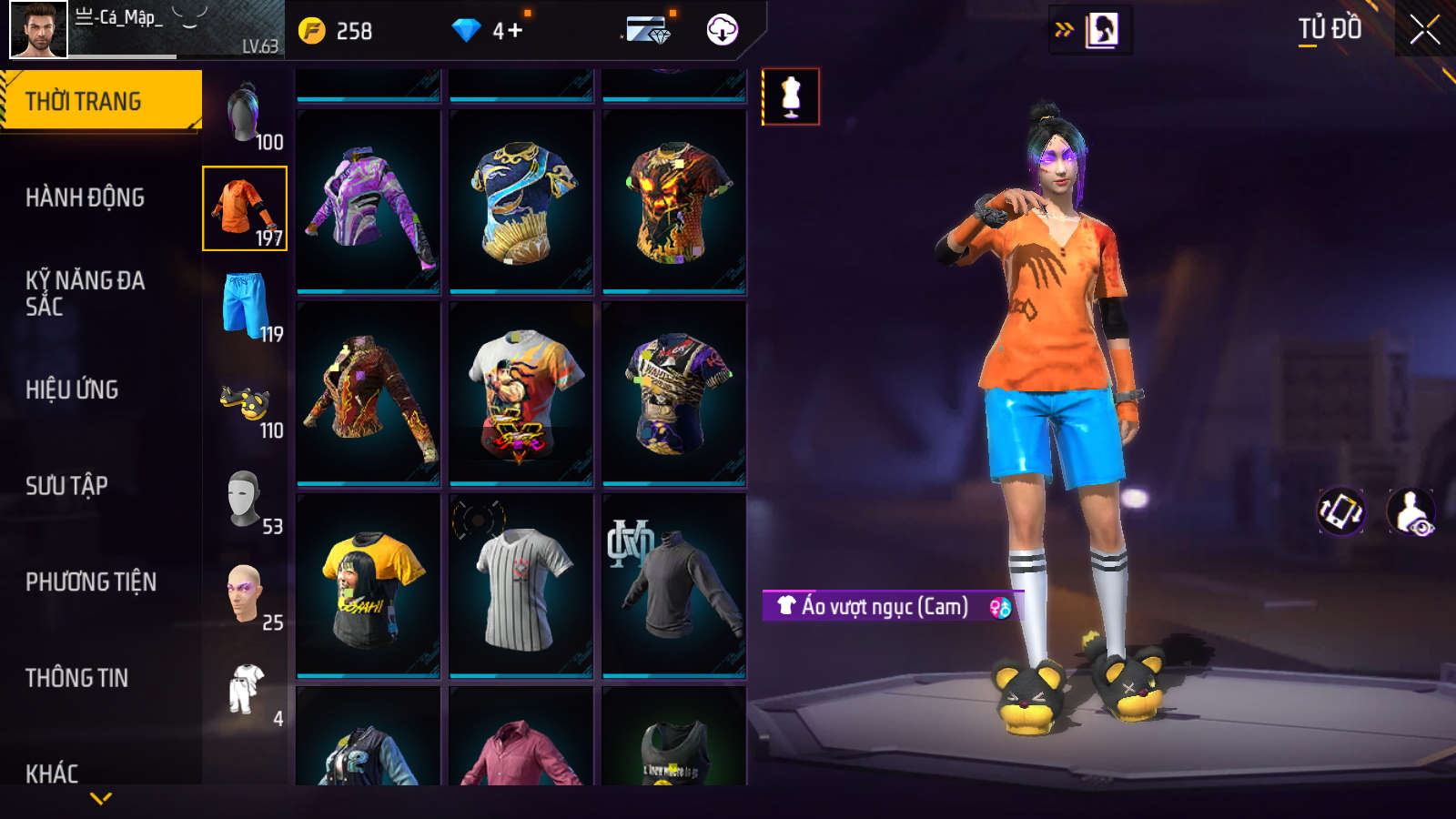This screenshot has height=819, width=1456.
Task: Choose the Street Fighter Ryu t-shirt
Action: [521, 394]
